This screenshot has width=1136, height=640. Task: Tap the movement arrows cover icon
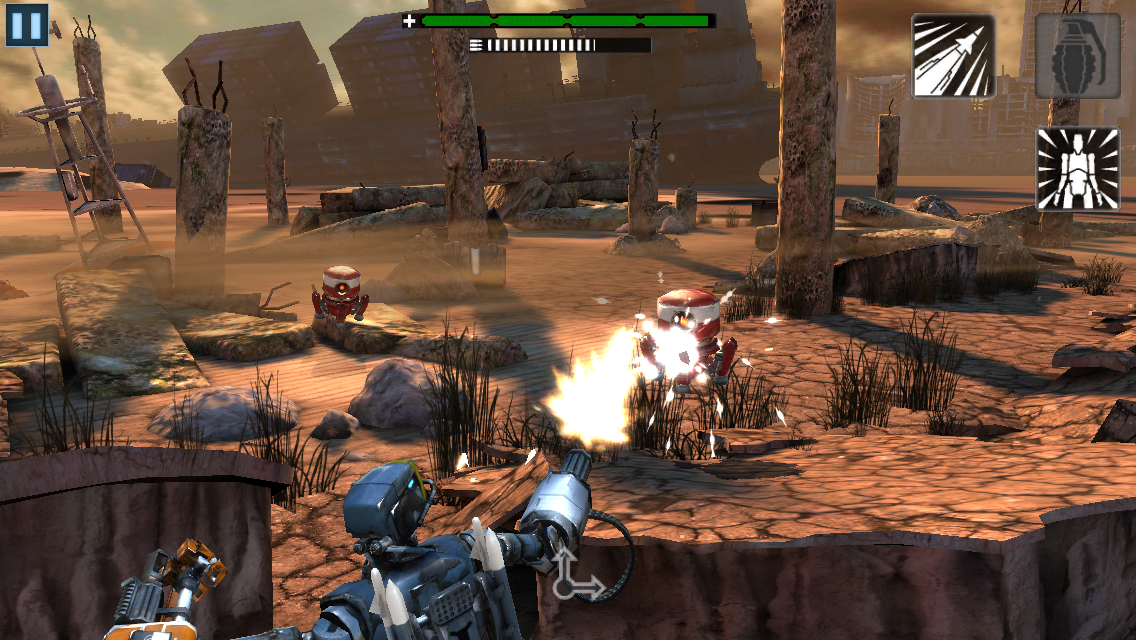pos(575,575)
